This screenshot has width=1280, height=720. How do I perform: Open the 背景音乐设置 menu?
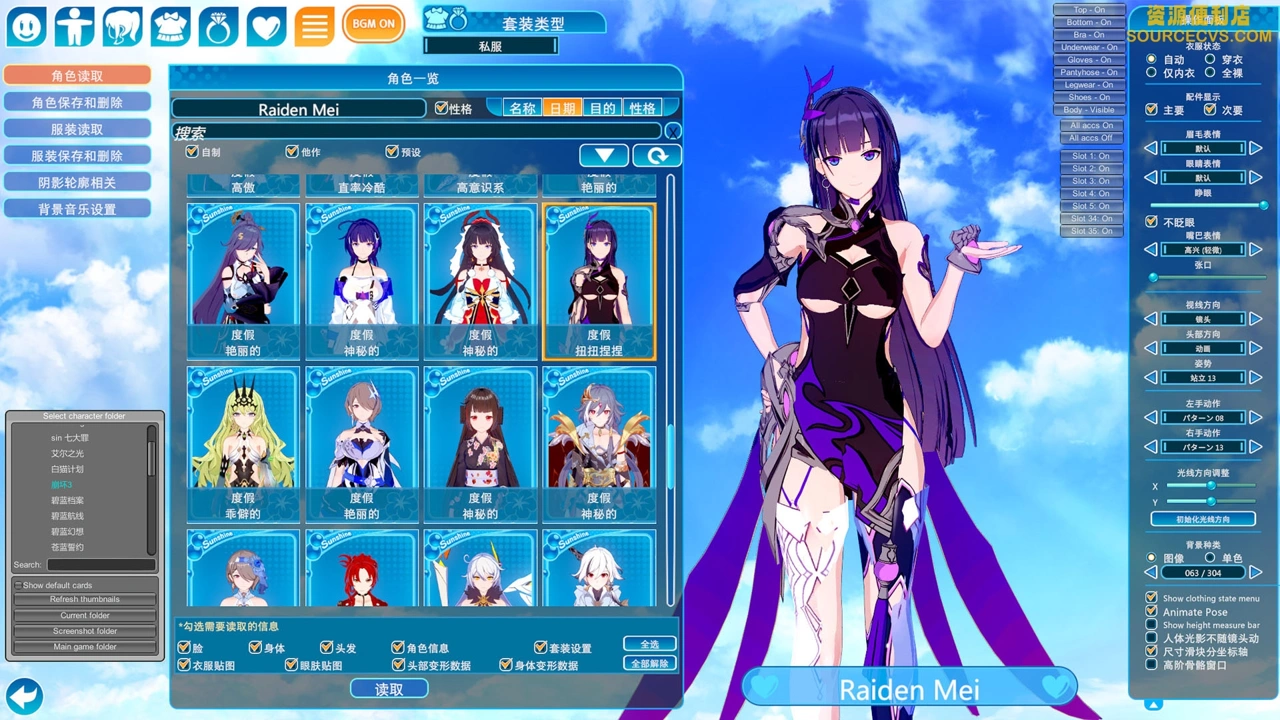point(77,209)
